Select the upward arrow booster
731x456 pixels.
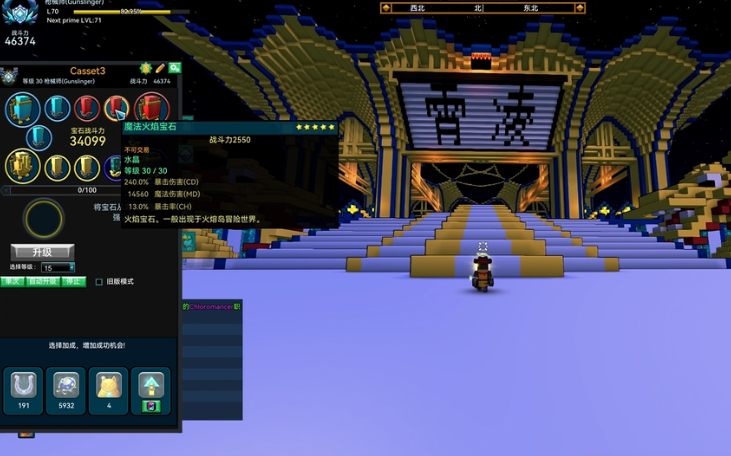[x=150, y=390]
